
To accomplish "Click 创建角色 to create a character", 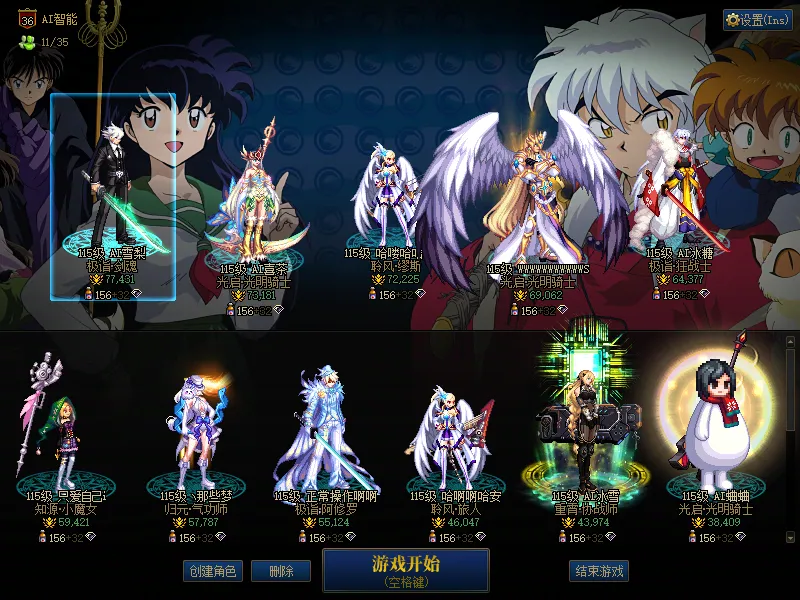I will 212,571.
